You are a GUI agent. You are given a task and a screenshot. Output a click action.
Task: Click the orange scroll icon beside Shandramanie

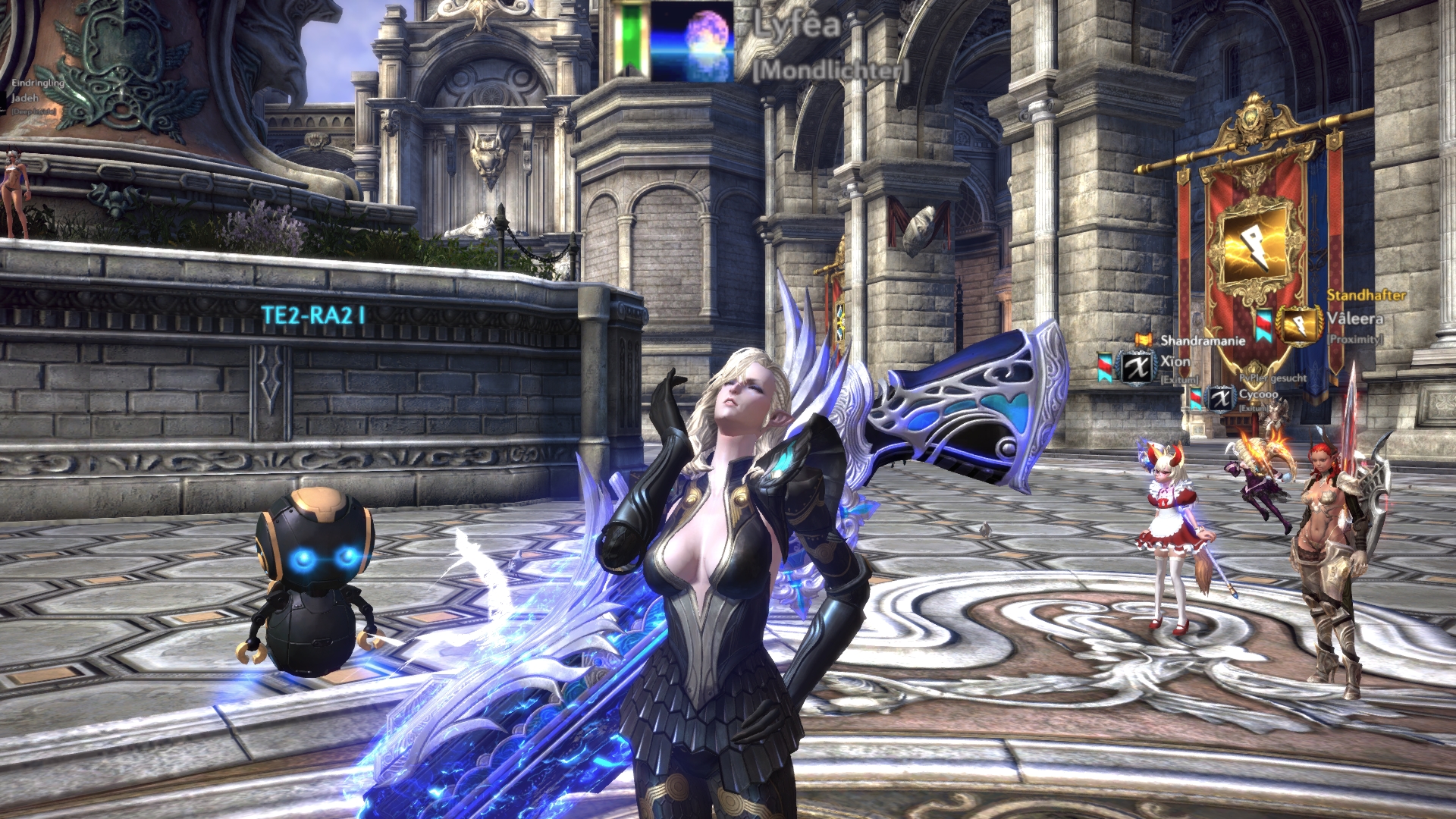coord(1144,340)
